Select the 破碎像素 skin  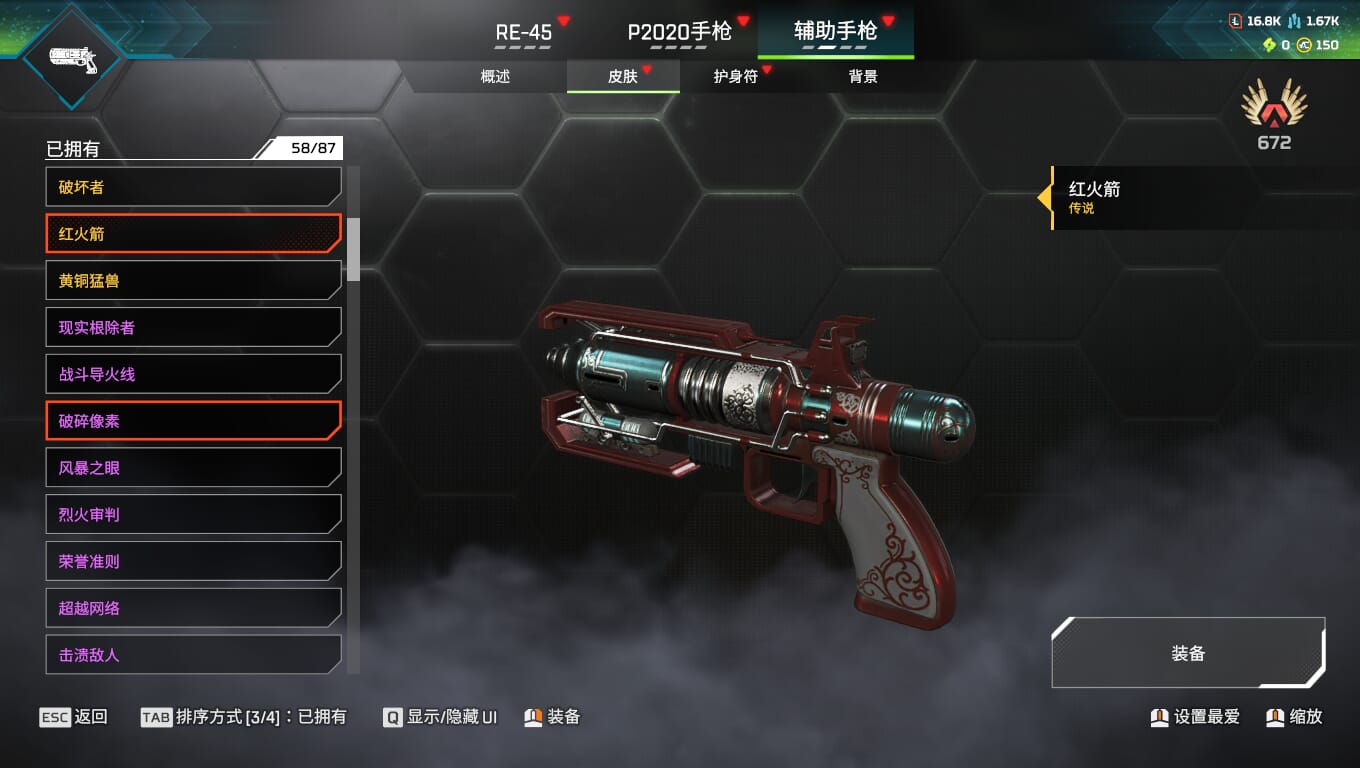click(x=193, y=421)
